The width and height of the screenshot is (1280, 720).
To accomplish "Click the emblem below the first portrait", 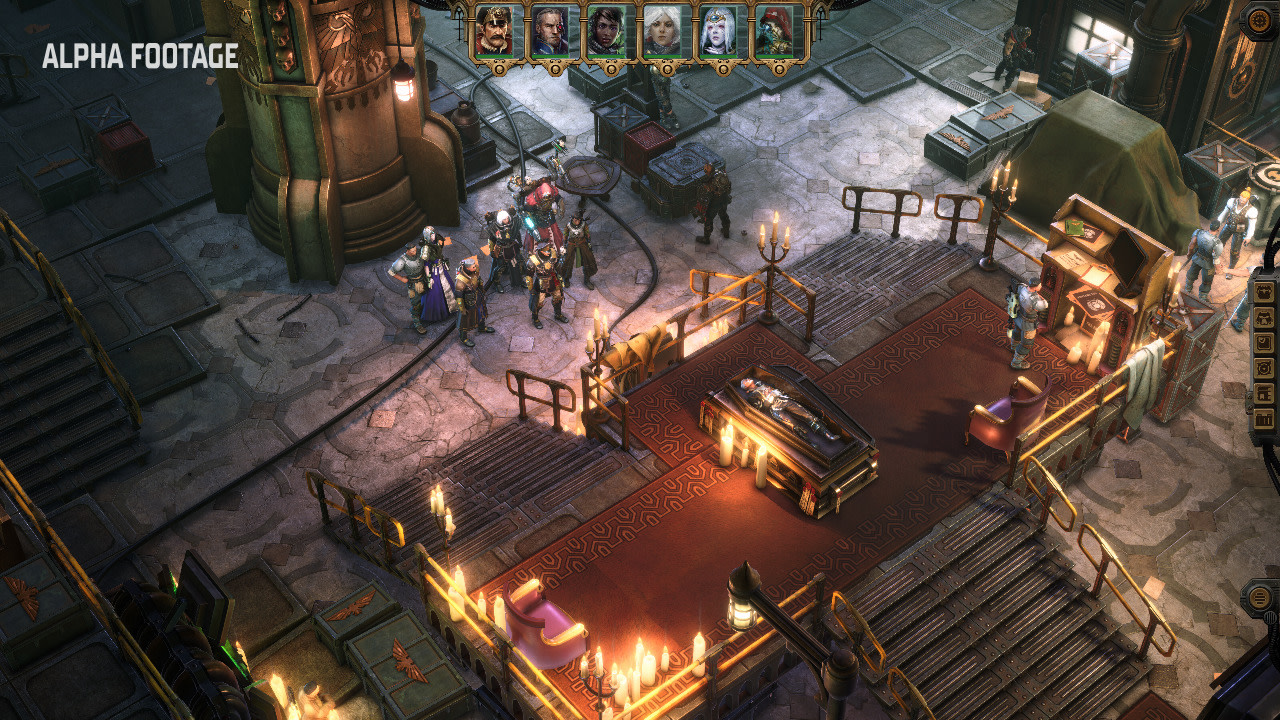I will pyautogui.click(x=497, y=70).
